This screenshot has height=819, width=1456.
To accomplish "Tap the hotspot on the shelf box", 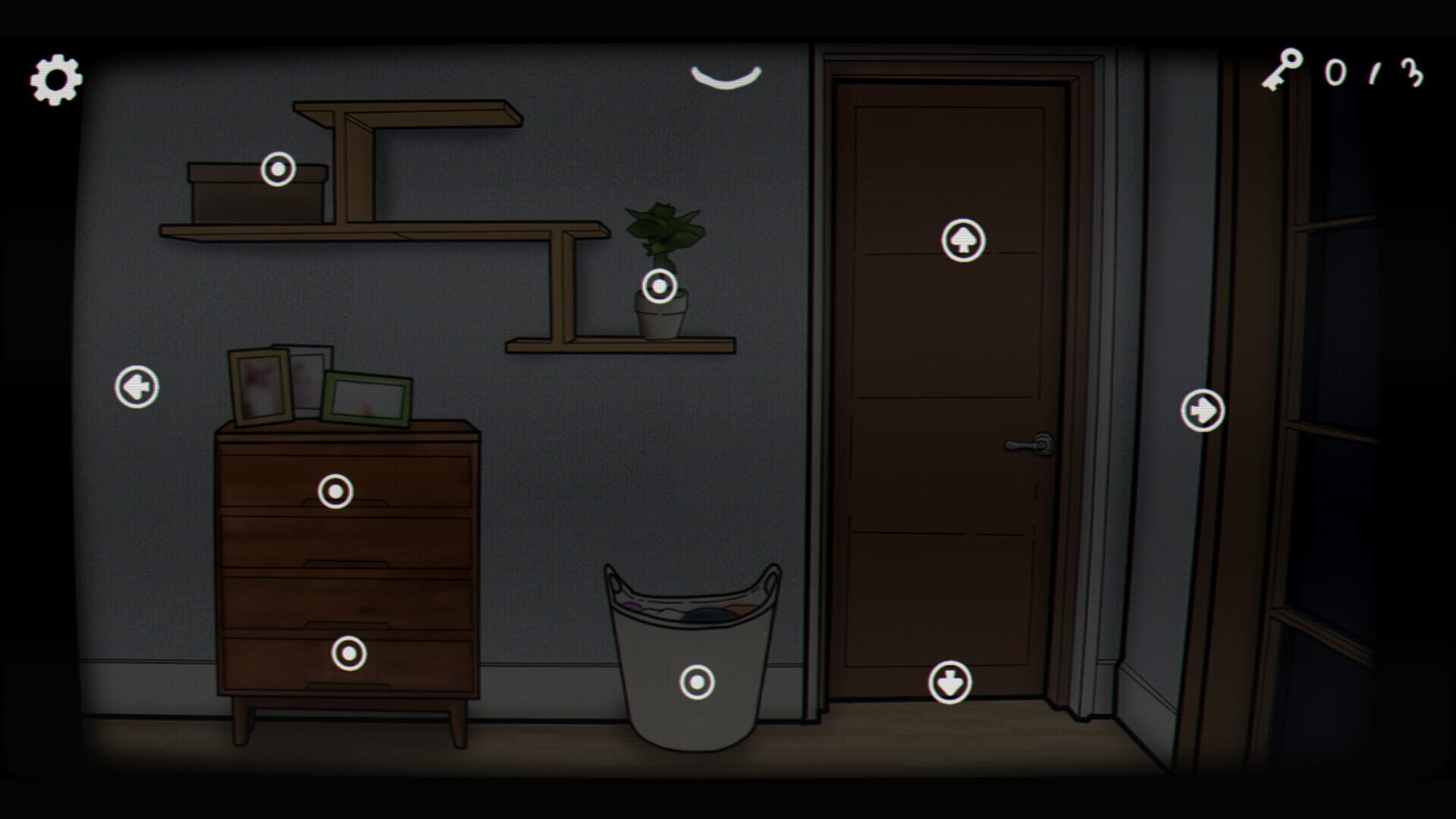I will (277, 170).
